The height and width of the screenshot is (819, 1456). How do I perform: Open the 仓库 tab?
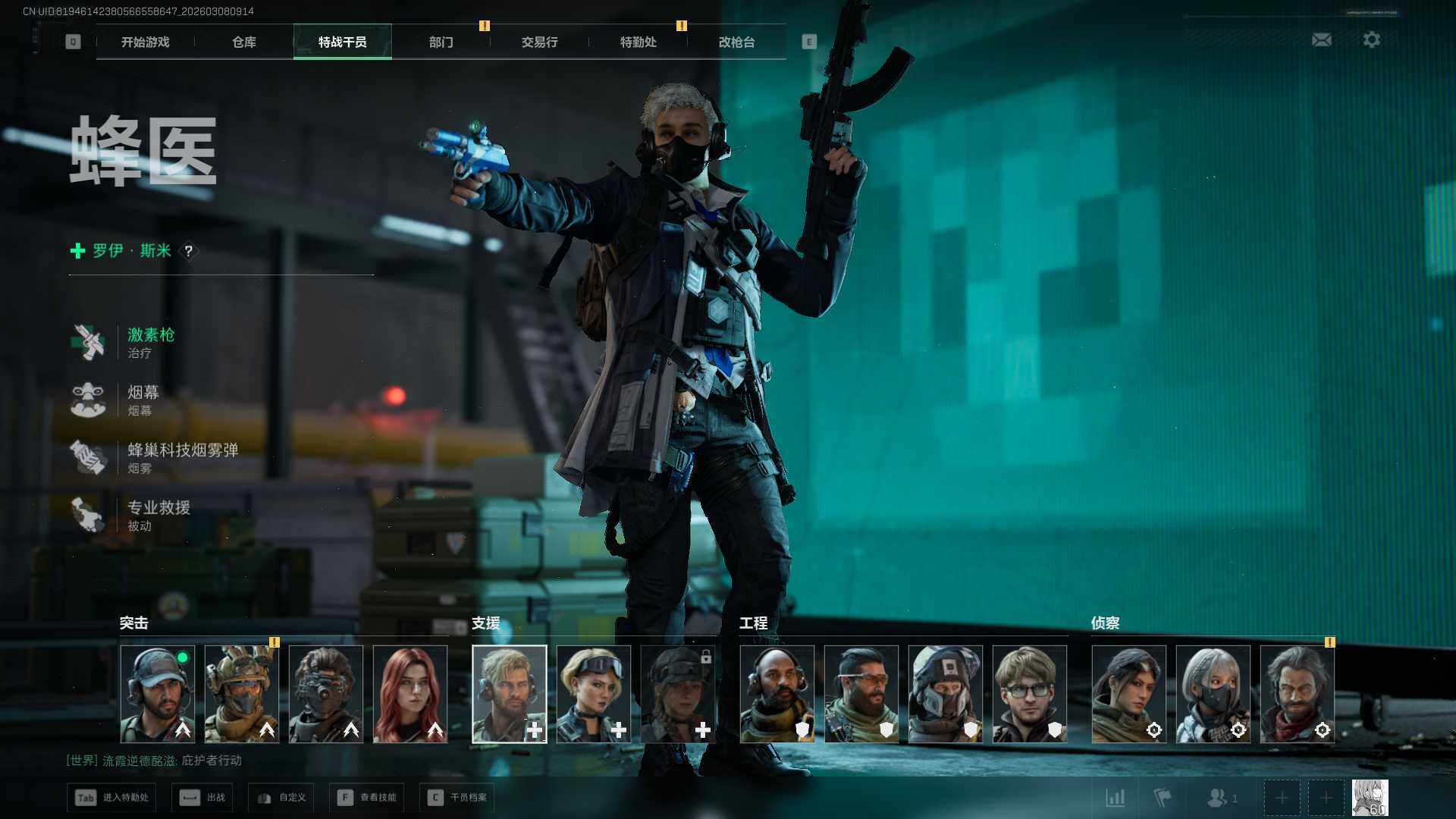(243, 42)
